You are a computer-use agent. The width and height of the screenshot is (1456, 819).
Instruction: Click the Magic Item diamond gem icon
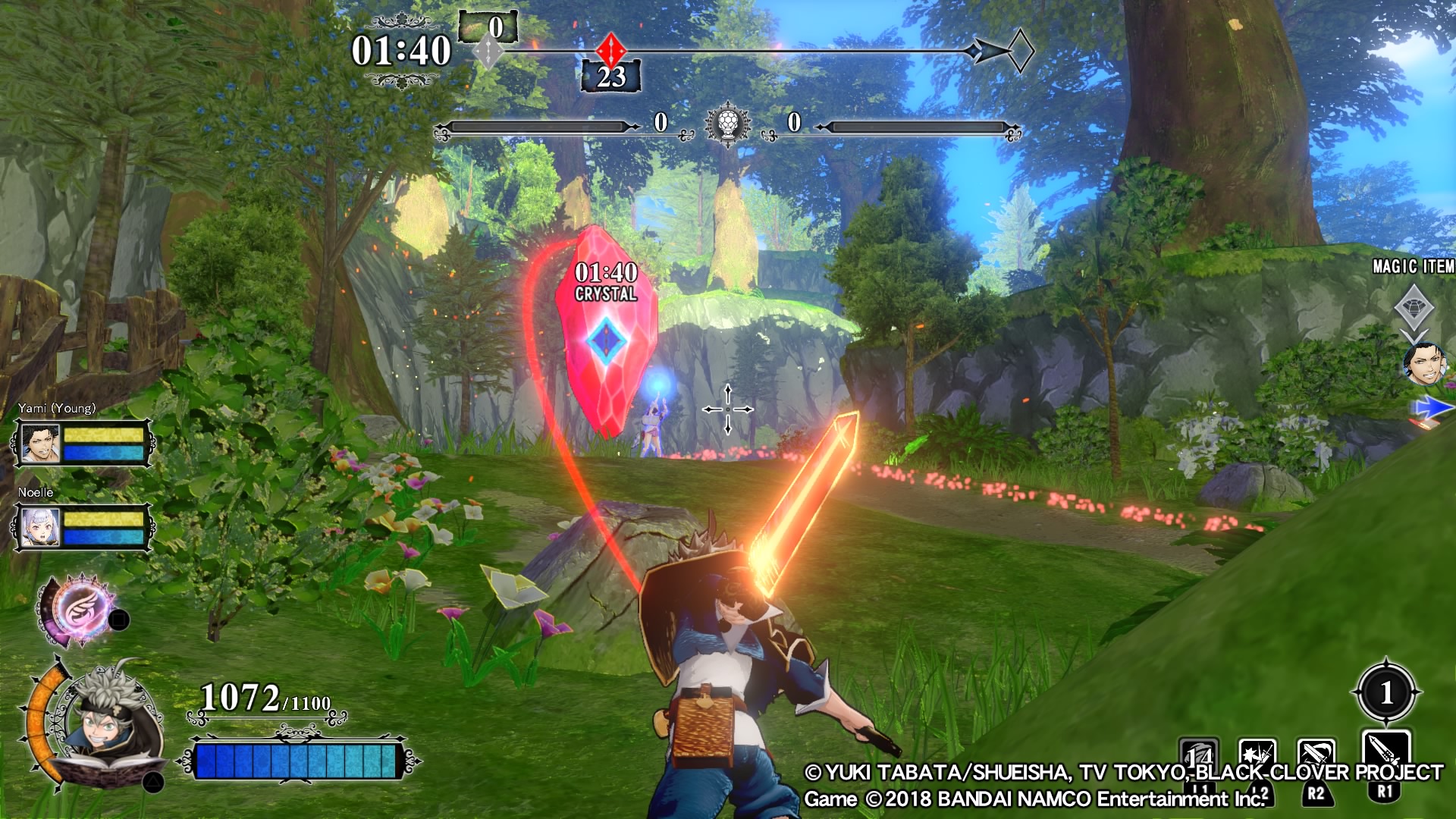tap(1414, 307)
